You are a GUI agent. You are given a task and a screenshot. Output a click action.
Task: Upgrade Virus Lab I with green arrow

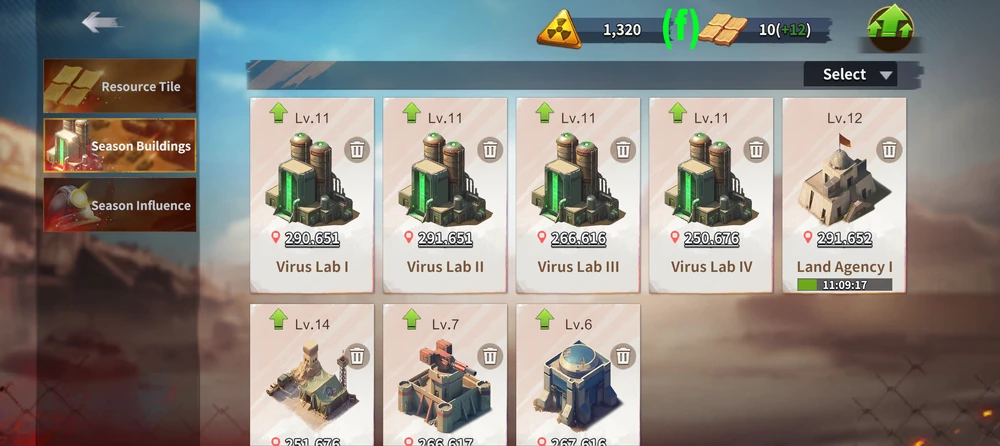tap(279, 114)
